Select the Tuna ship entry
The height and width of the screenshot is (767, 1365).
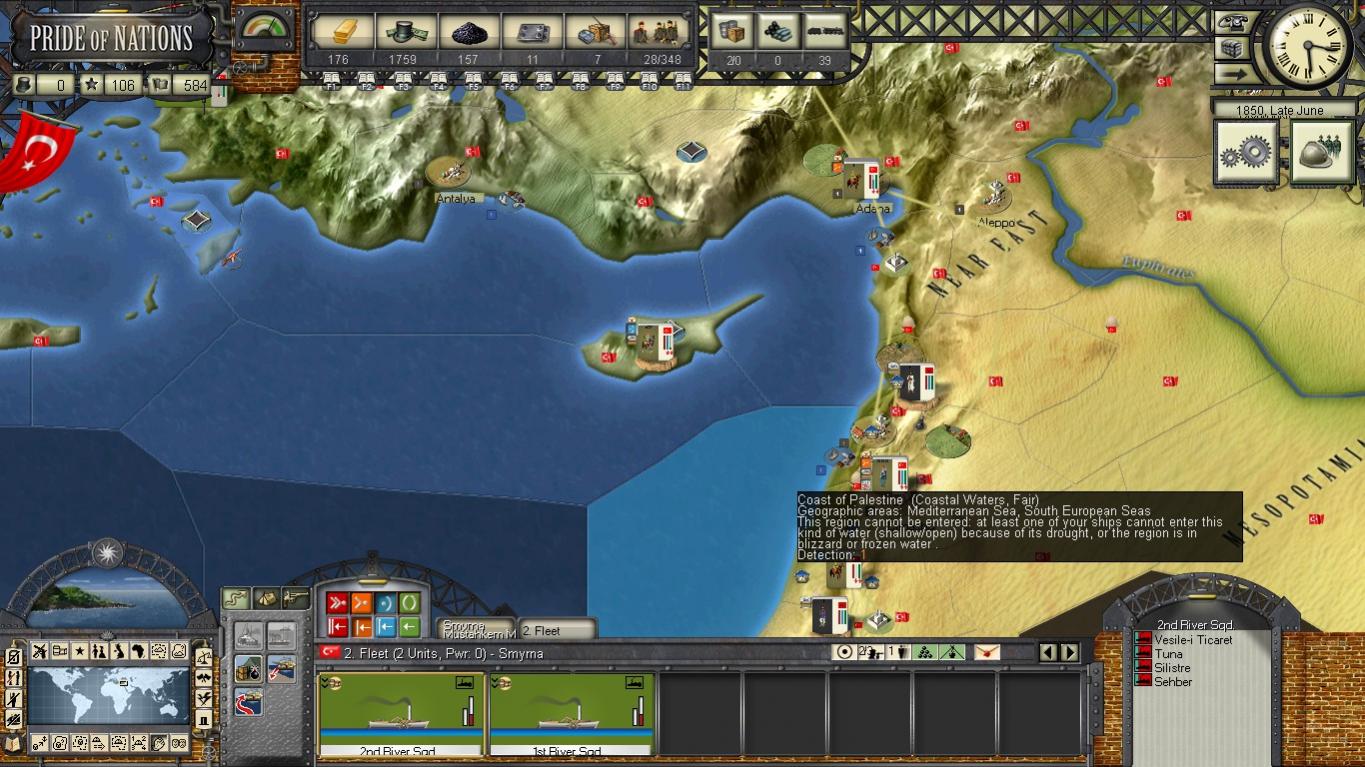pos(1168,654)
